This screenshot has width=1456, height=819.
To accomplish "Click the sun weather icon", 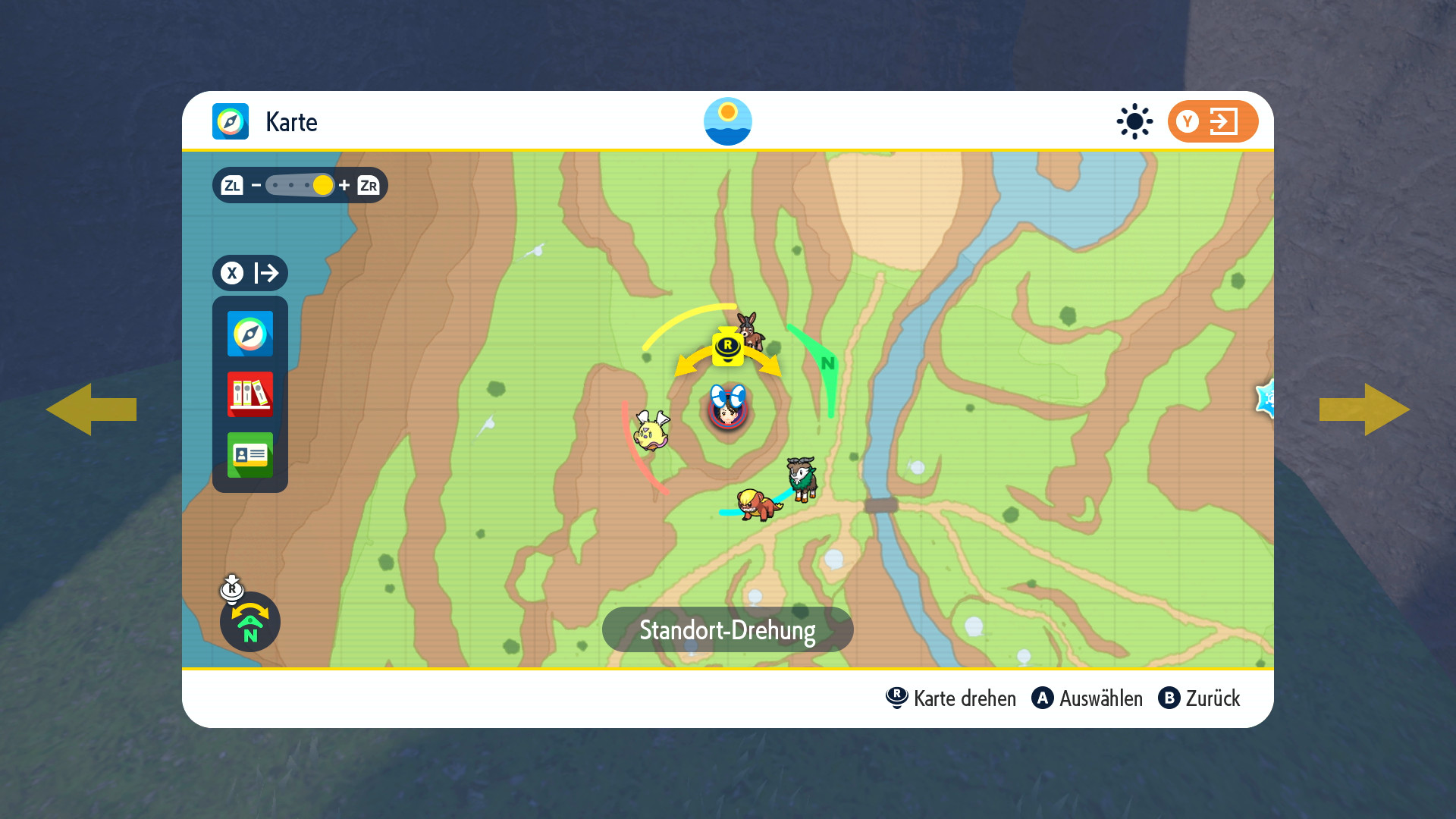I will [1134, 121].
